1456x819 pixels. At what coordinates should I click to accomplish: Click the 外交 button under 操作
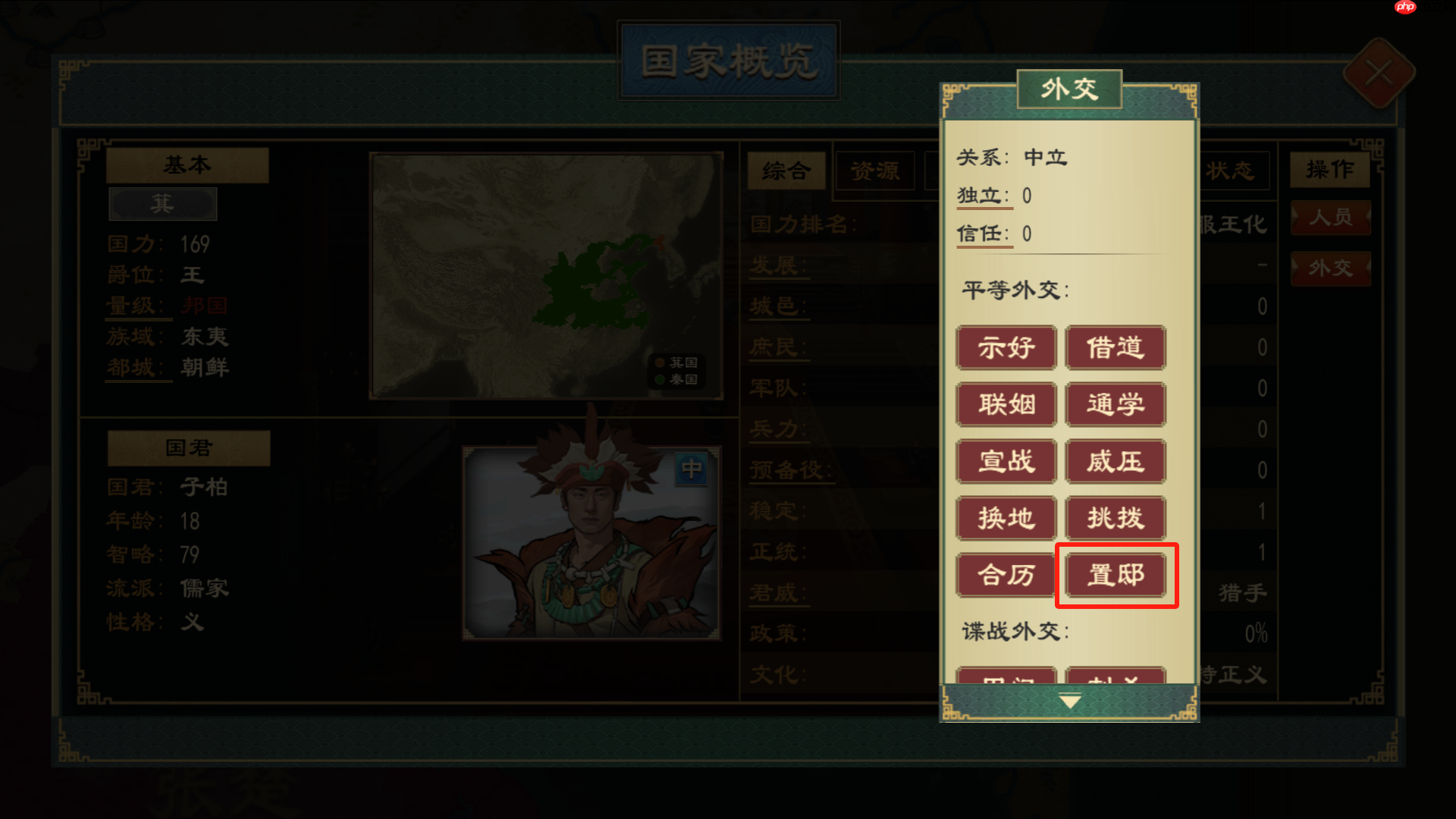pos(1331,268)
